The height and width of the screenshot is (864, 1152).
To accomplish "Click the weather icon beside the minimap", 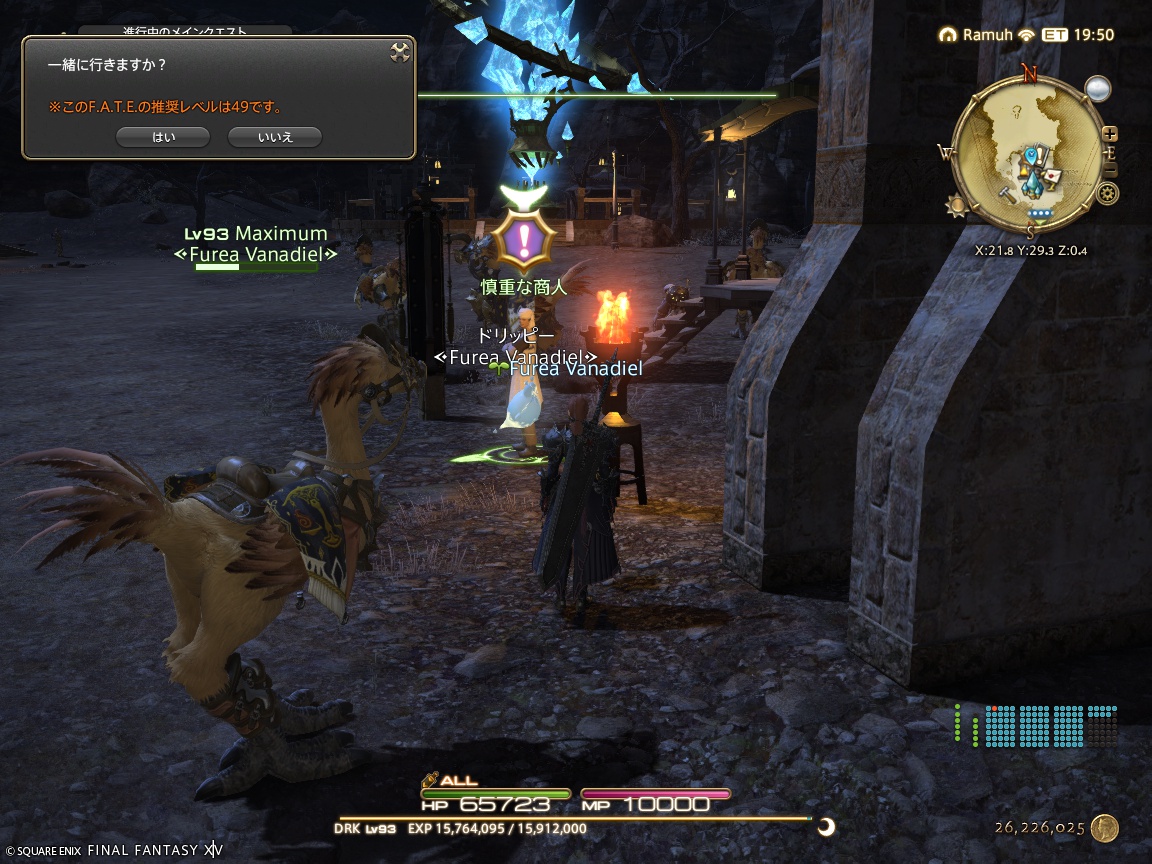I will click(x=1099, y=89).
